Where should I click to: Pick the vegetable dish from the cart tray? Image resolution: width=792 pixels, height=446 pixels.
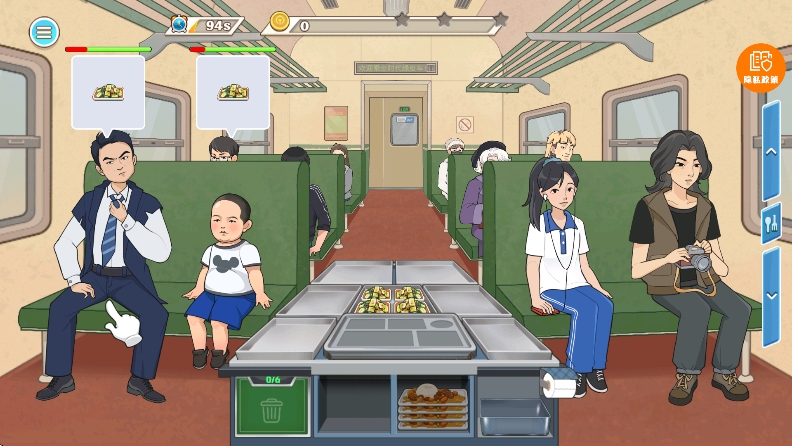[x=393, y=299]
